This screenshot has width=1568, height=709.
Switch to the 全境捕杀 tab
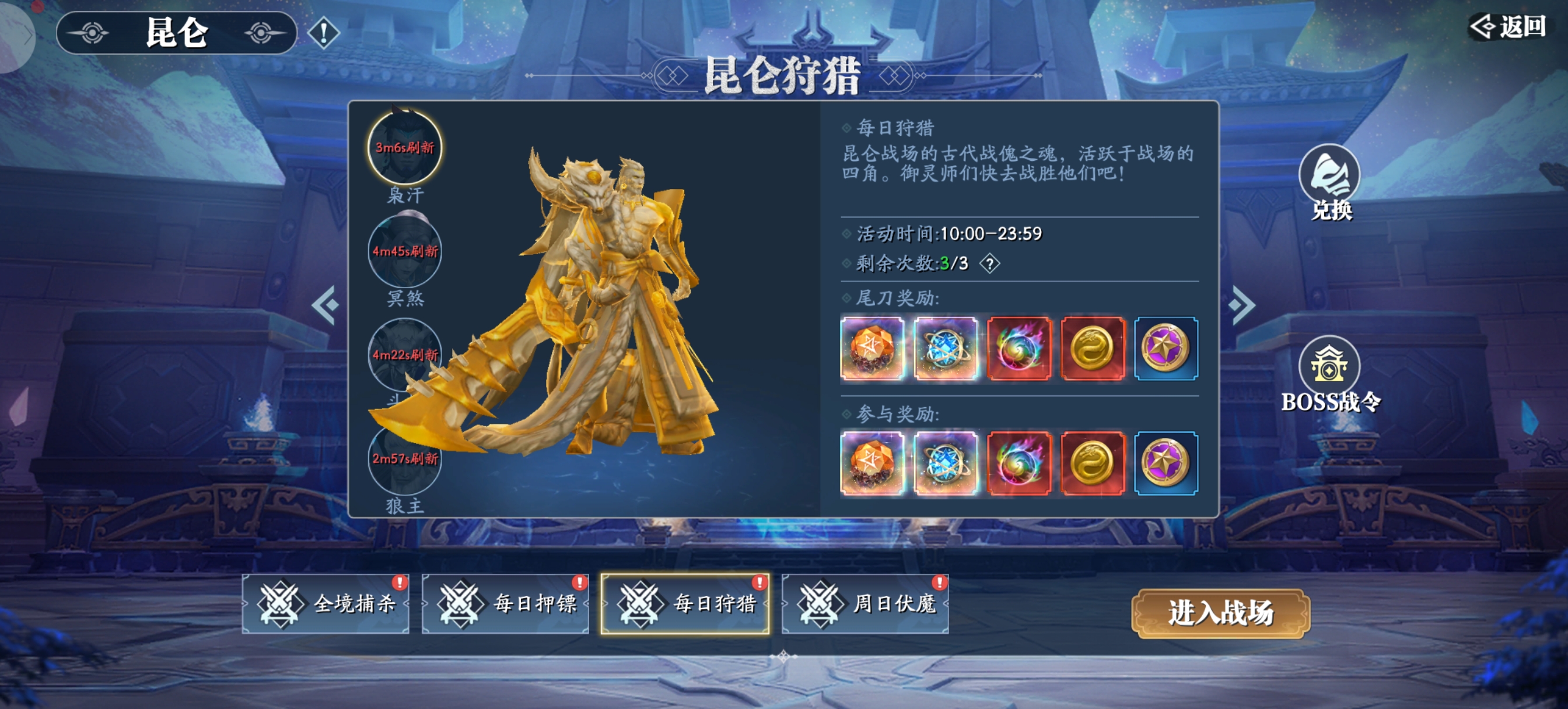click(325, 603)
